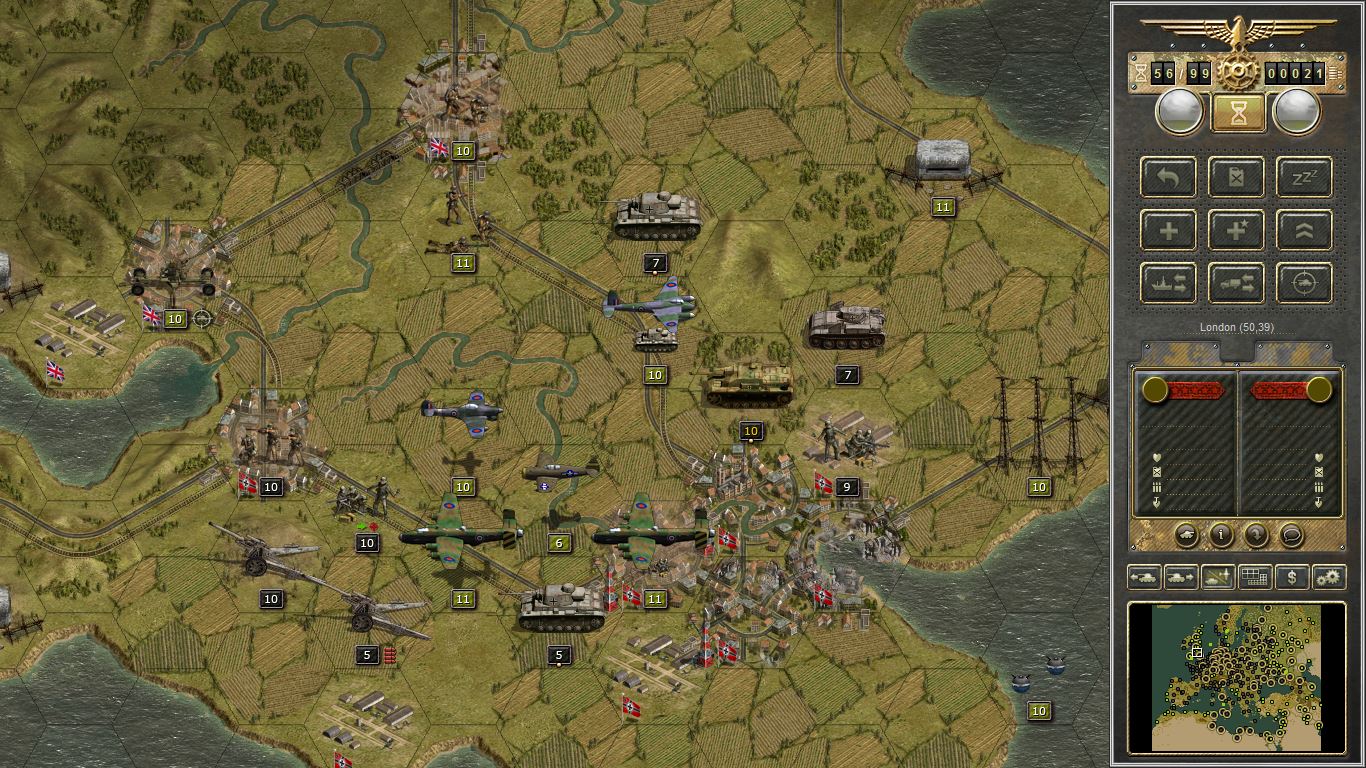This screenshot has width=1366, height=768.
Task: Open the strategic map grid icon
Action: point(1254,577)
